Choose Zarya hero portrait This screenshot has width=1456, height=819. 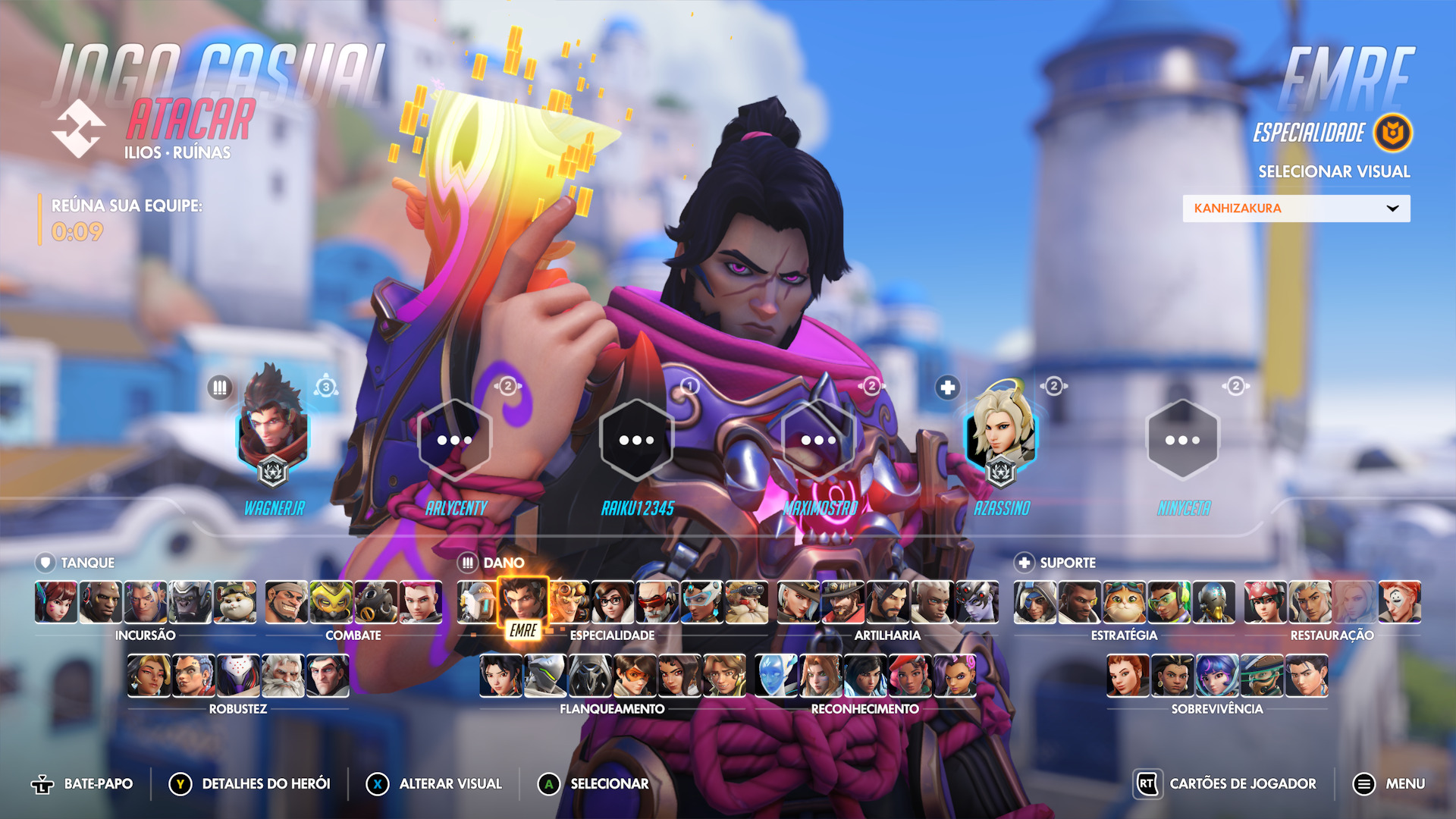pos(421,602)
